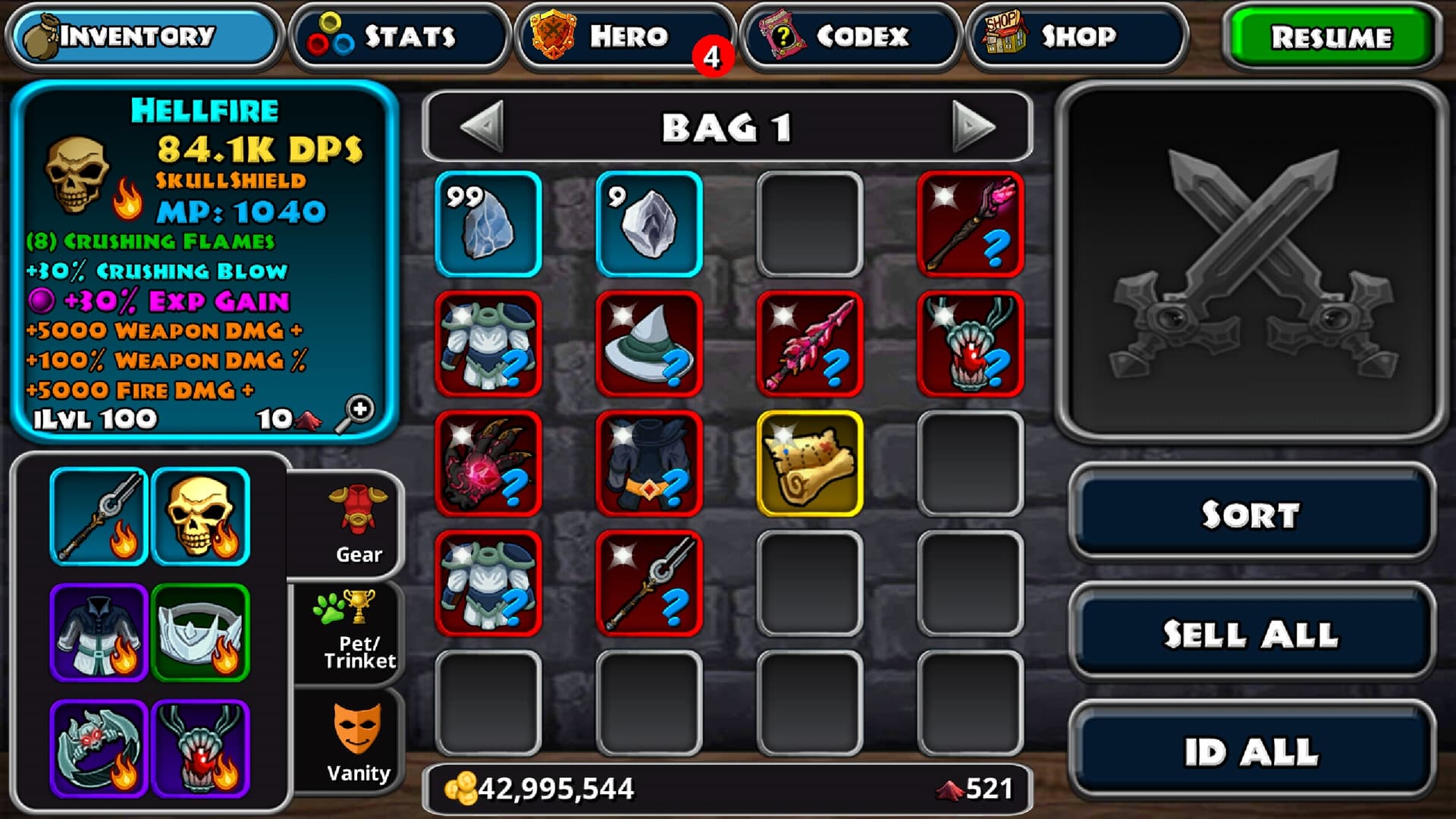Select the equipped robe chest armor
This screenshot has height=819, width=1456.
point(99,632)
